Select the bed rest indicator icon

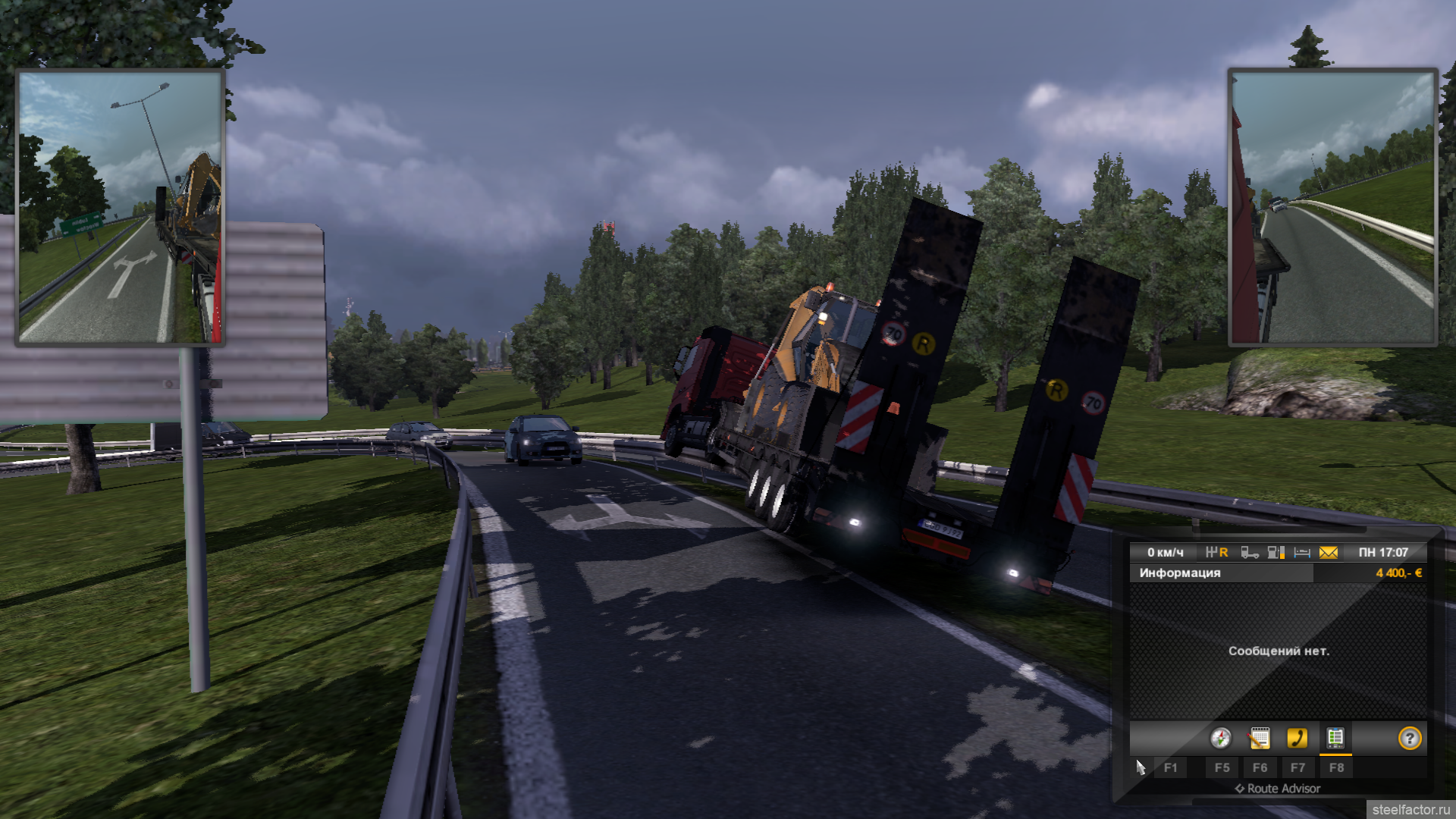tap(1302, 553)
